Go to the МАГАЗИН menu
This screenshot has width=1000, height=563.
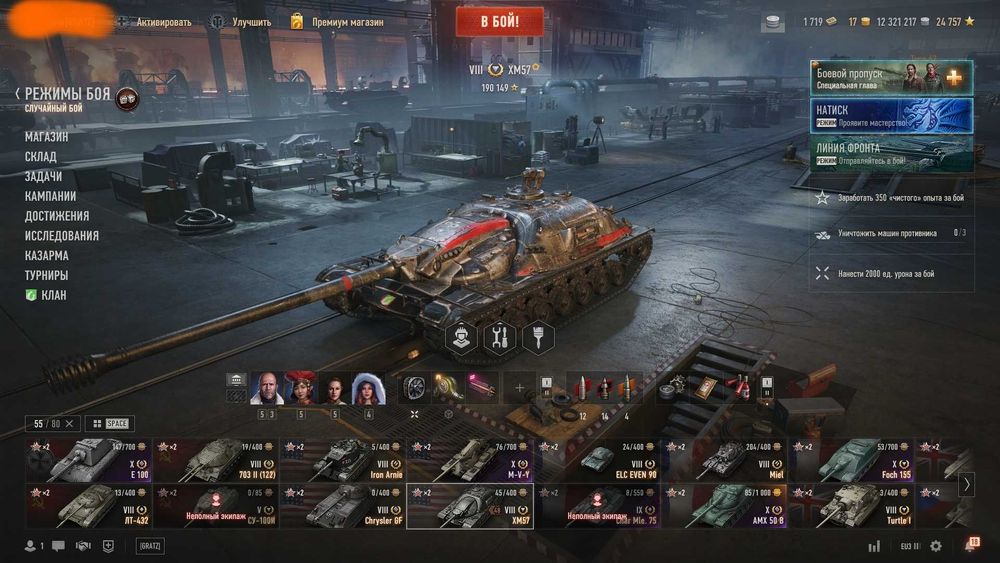(47, 137)
